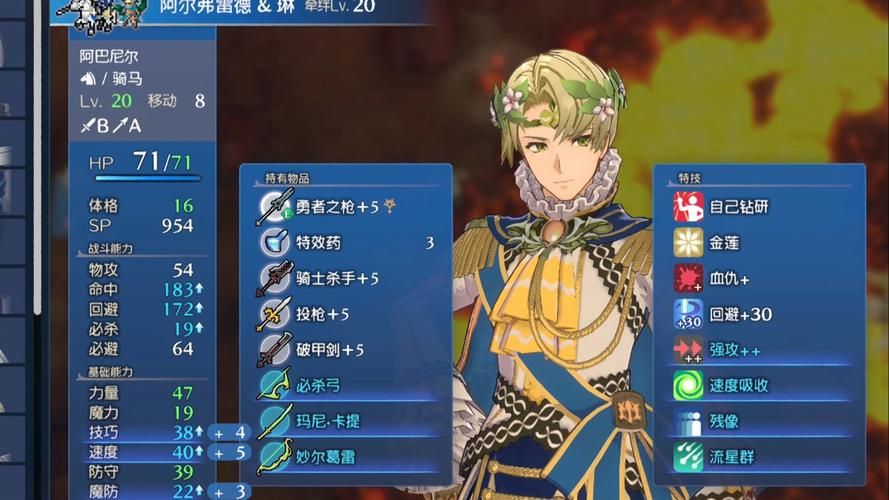View the 残像 skill entry
This screenshot has width=889, height=500.
(x=760, y=421)
